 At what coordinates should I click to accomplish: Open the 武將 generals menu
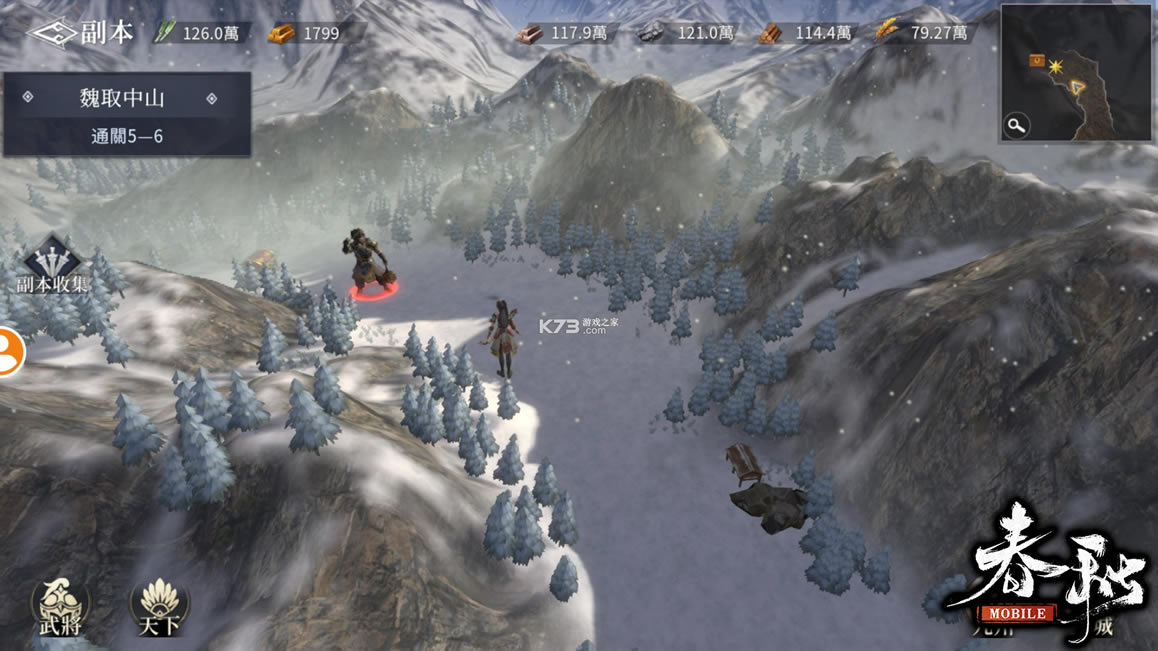(60, 604)
